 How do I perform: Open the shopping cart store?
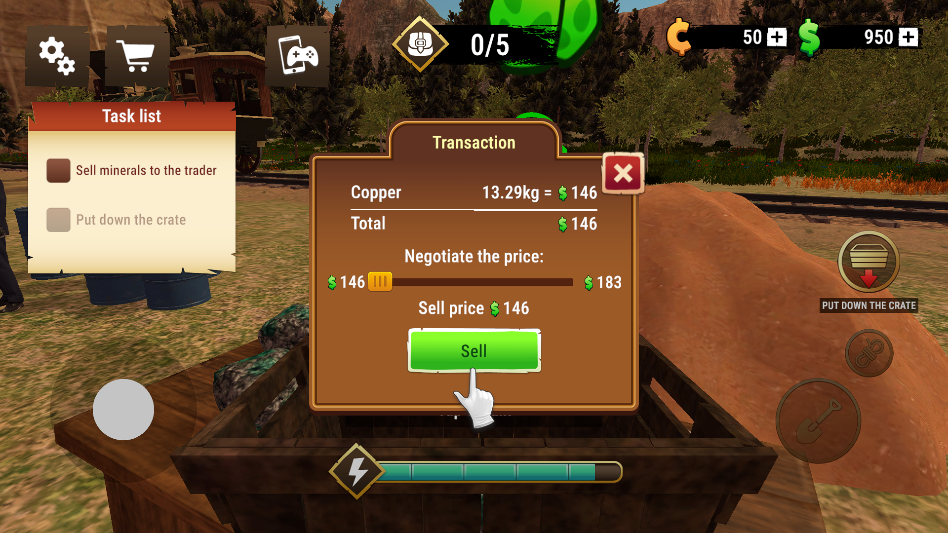pos(137,55)
